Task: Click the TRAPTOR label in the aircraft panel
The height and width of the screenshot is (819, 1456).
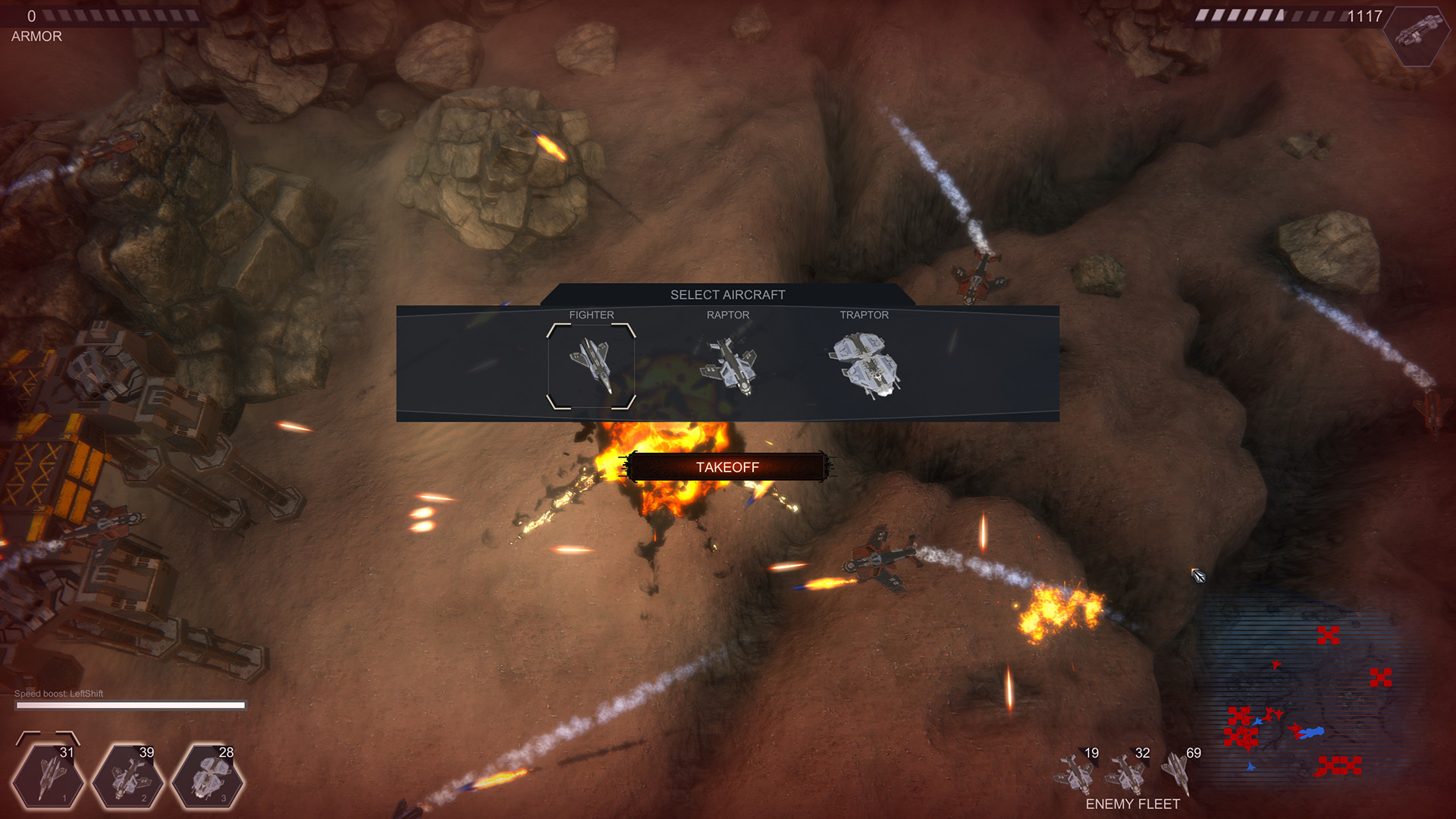Action: tap(864, 315)
